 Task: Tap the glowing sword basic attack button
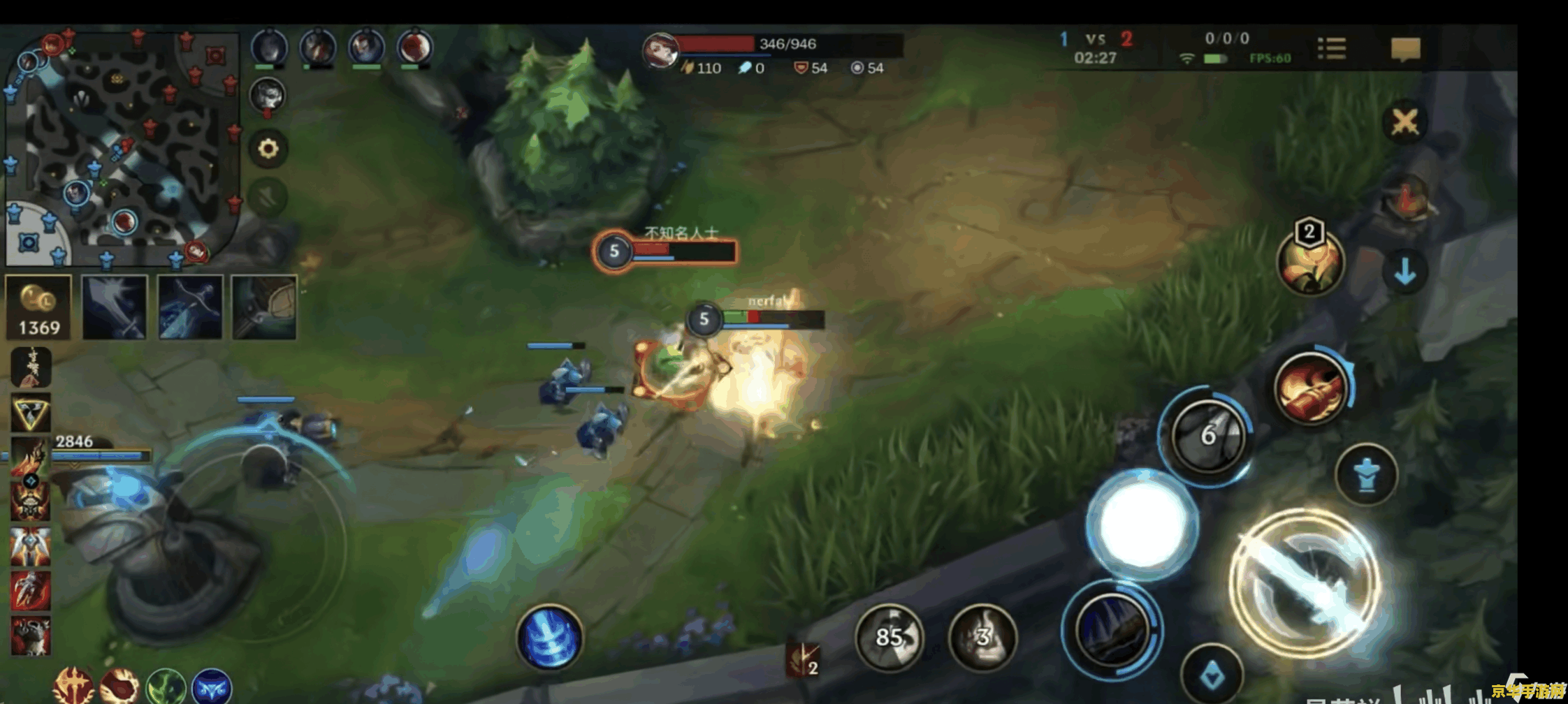coord(1304,582)
